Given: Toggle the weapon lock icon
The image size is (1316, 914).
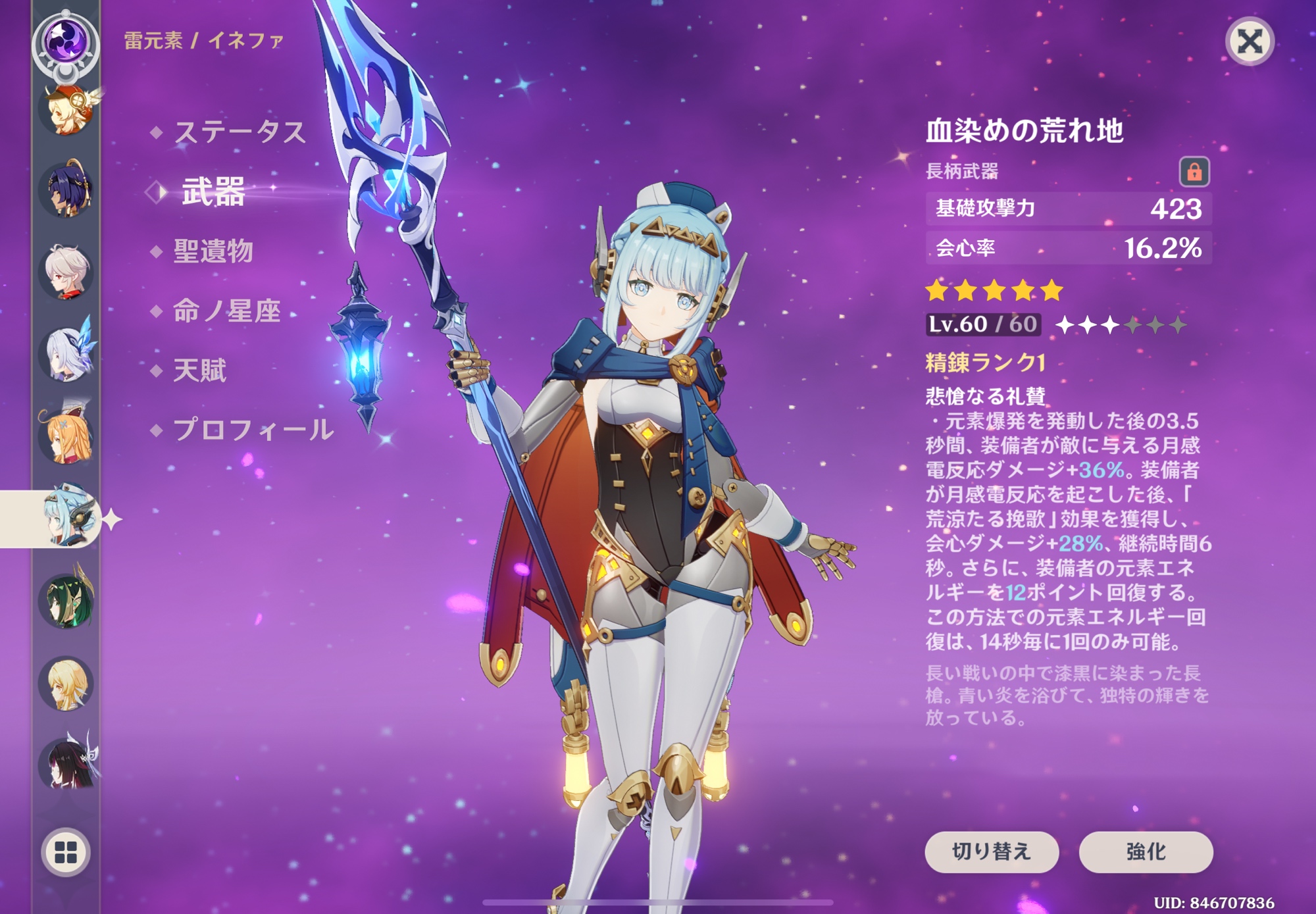Looking at the screenshot, I should (x=1194, y=172).
